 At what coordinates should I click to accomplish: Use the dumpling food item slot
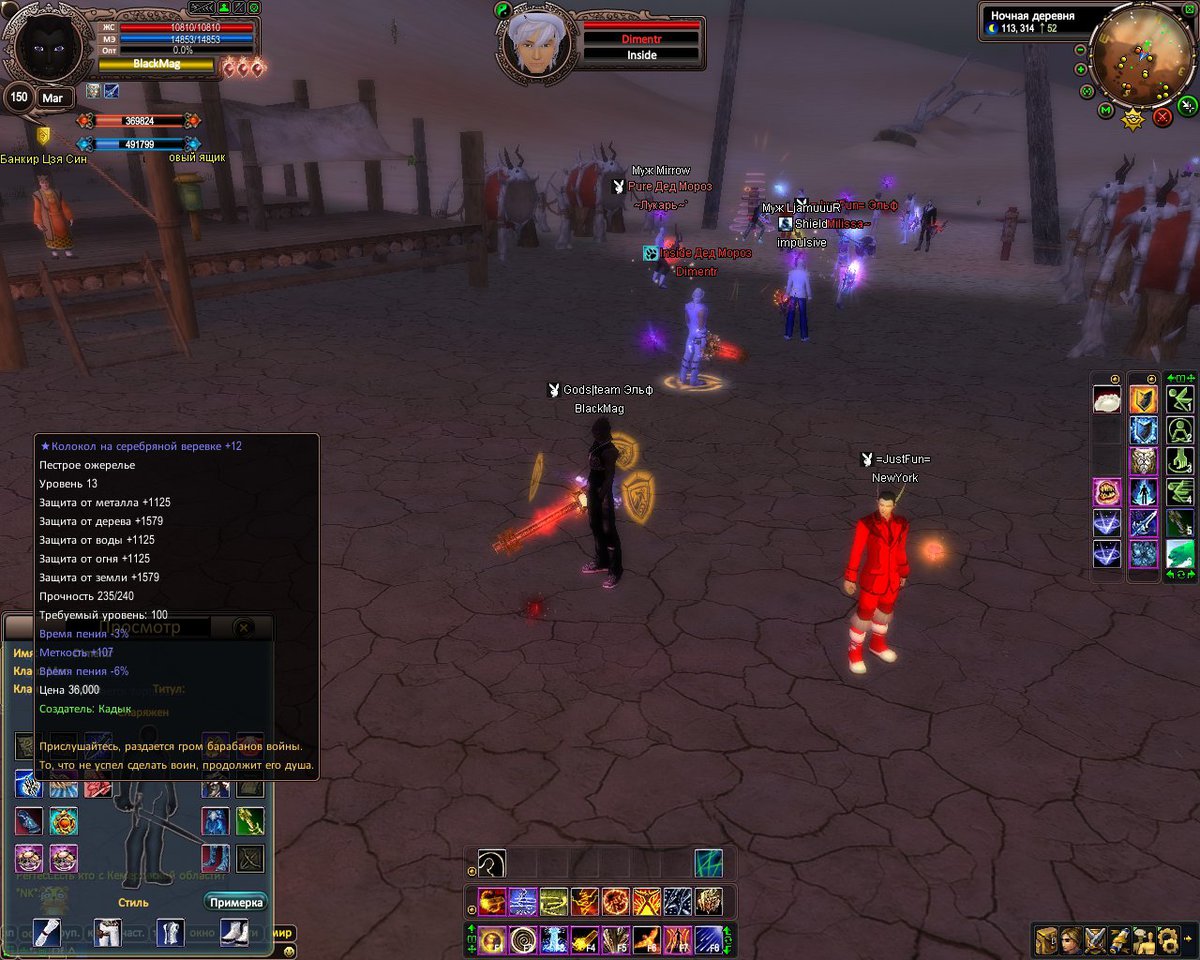click(1107, 400)
